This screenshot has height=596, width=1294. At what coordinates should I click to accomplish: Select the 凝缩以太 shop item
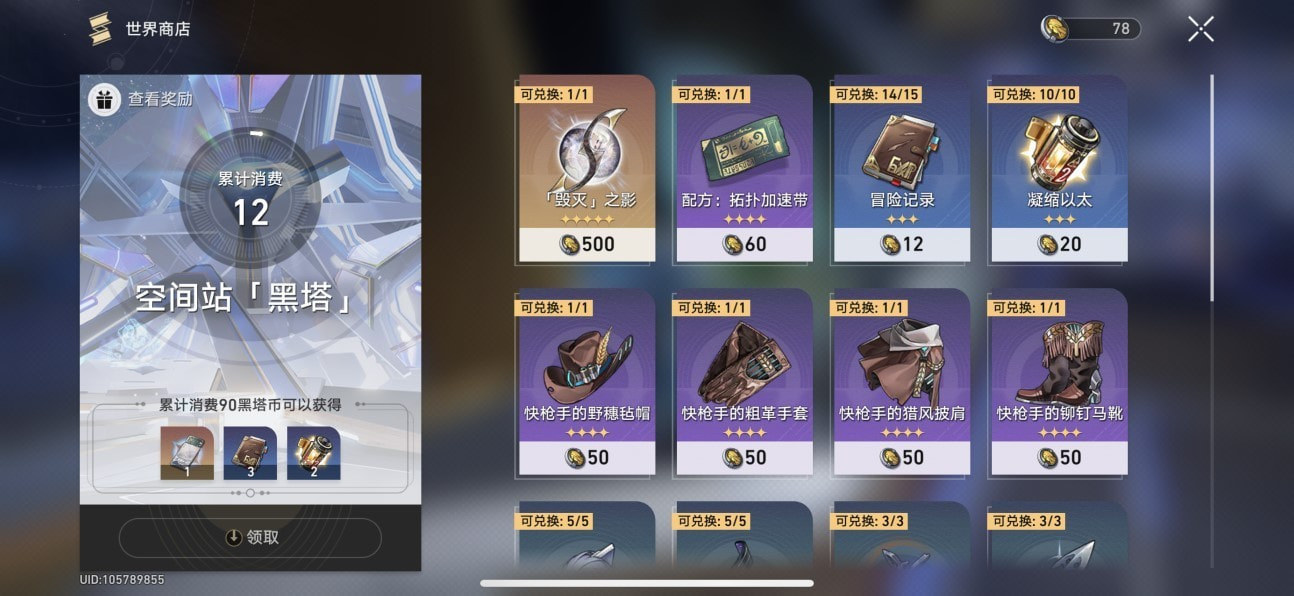tap(1058, 167)
